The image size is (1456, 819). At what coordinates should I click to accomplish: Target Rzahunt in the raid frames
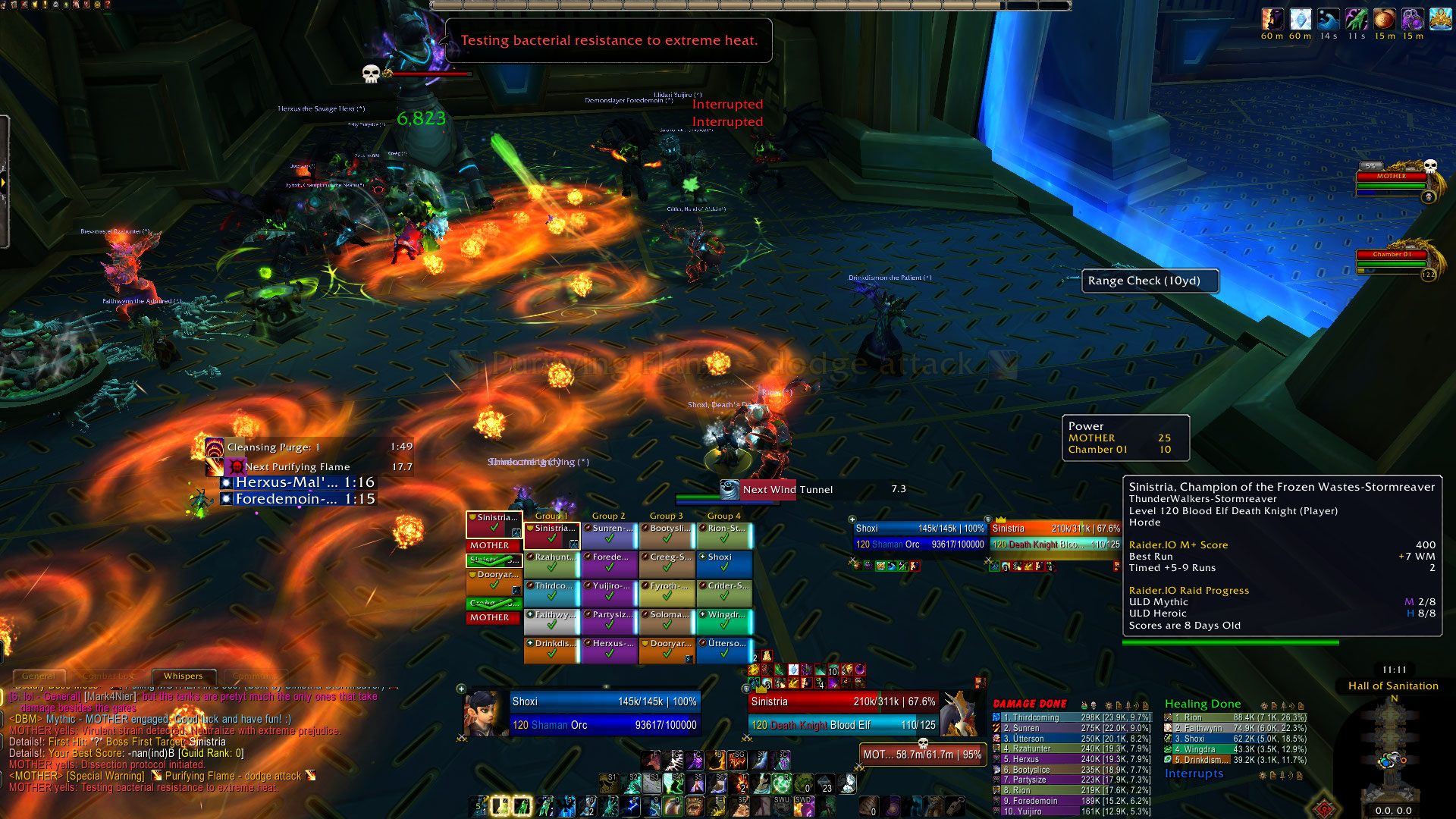coord(551,564)
